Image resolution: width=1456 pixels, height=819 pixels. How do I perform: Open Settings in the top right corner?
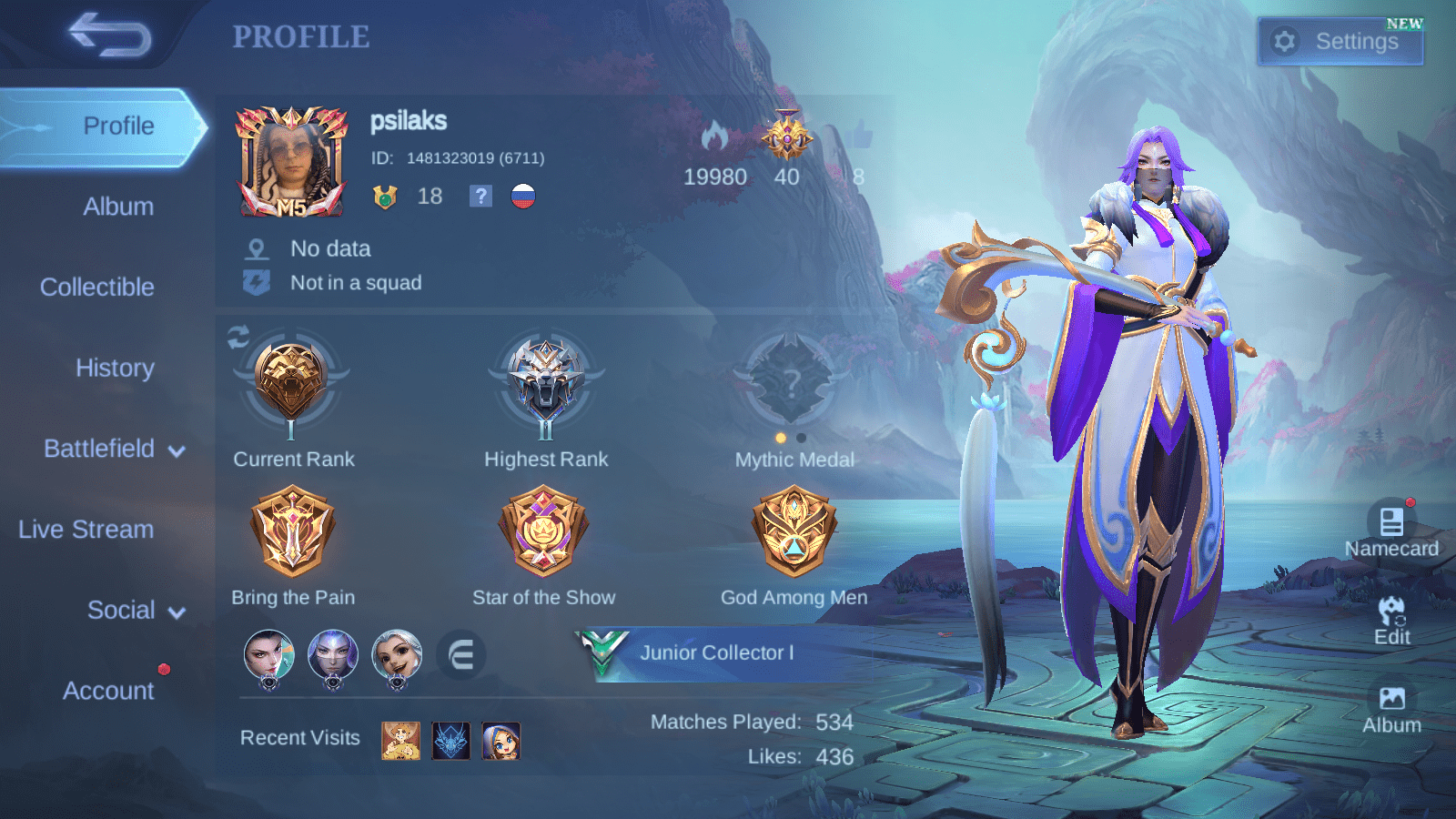pos(1340,41)
